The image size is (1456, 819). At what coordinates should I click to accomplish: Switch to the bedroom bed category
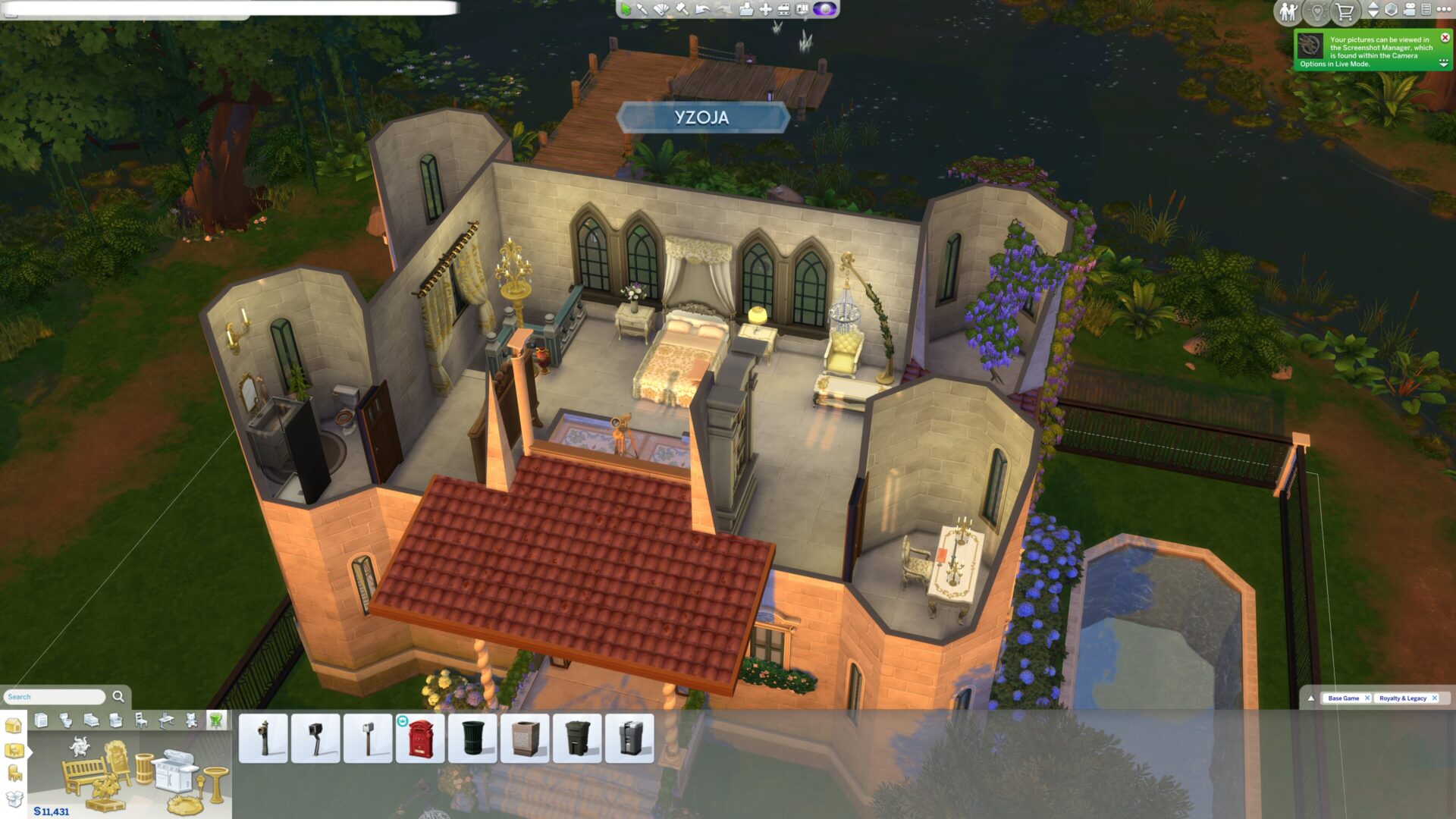pos(91,720)
